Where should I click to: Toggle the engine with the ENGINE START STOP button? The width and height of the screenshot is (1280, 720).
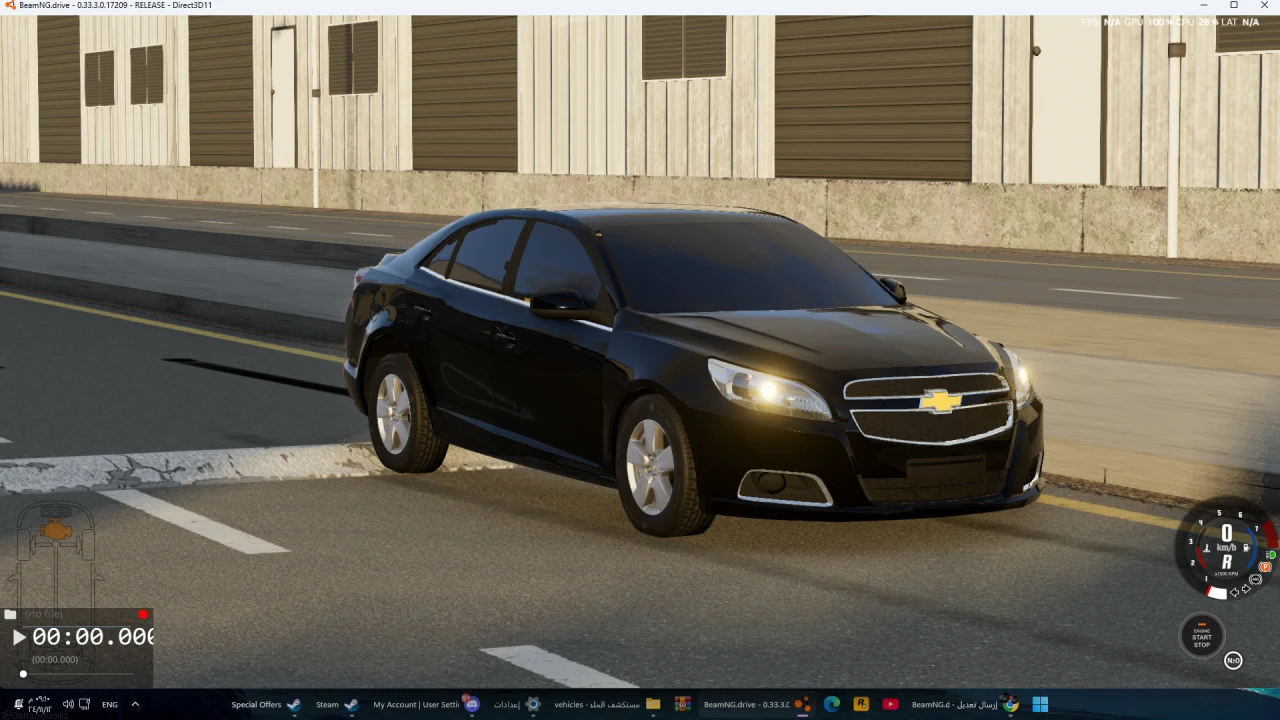point(1201,637)
